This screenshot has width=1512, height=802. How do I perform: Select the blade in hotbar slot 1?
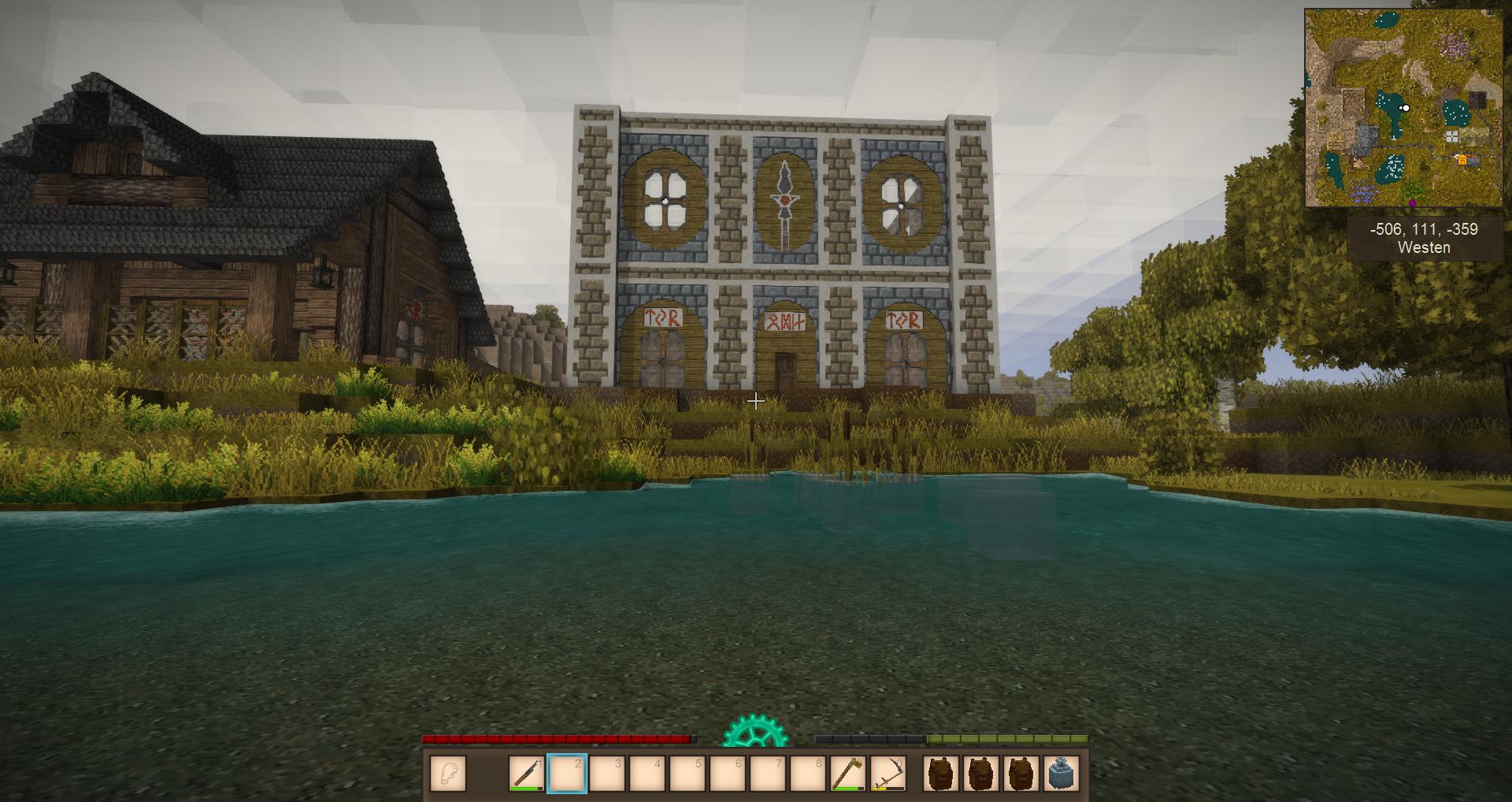coord(527,773)
